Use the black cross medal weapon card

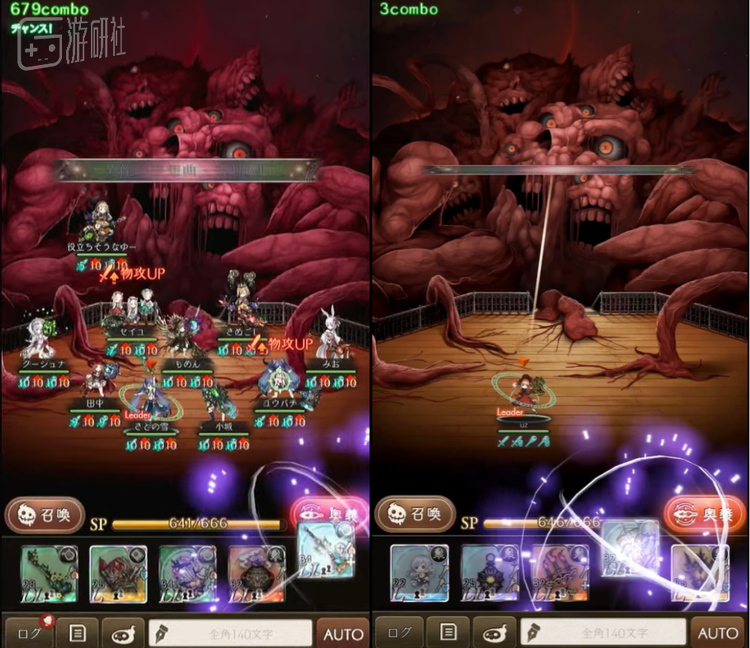pos(490,573)
